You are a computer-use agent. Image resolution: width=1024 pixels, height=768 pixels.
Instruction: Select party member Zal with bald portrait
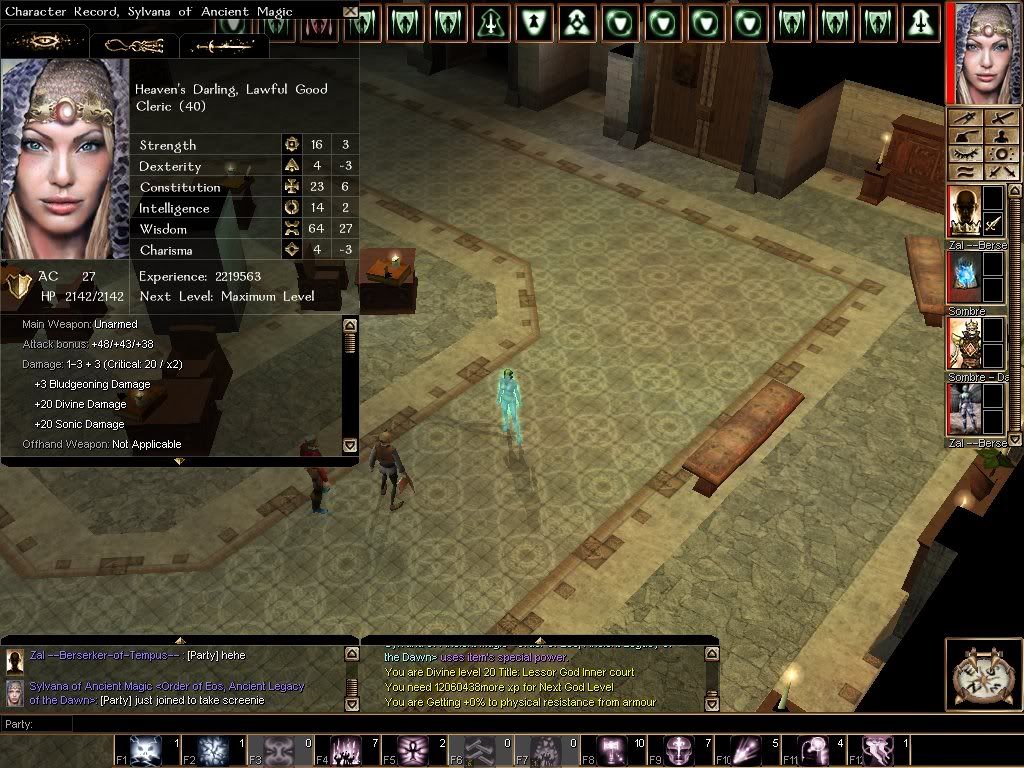pyautogui.click(x=964, y=212)
